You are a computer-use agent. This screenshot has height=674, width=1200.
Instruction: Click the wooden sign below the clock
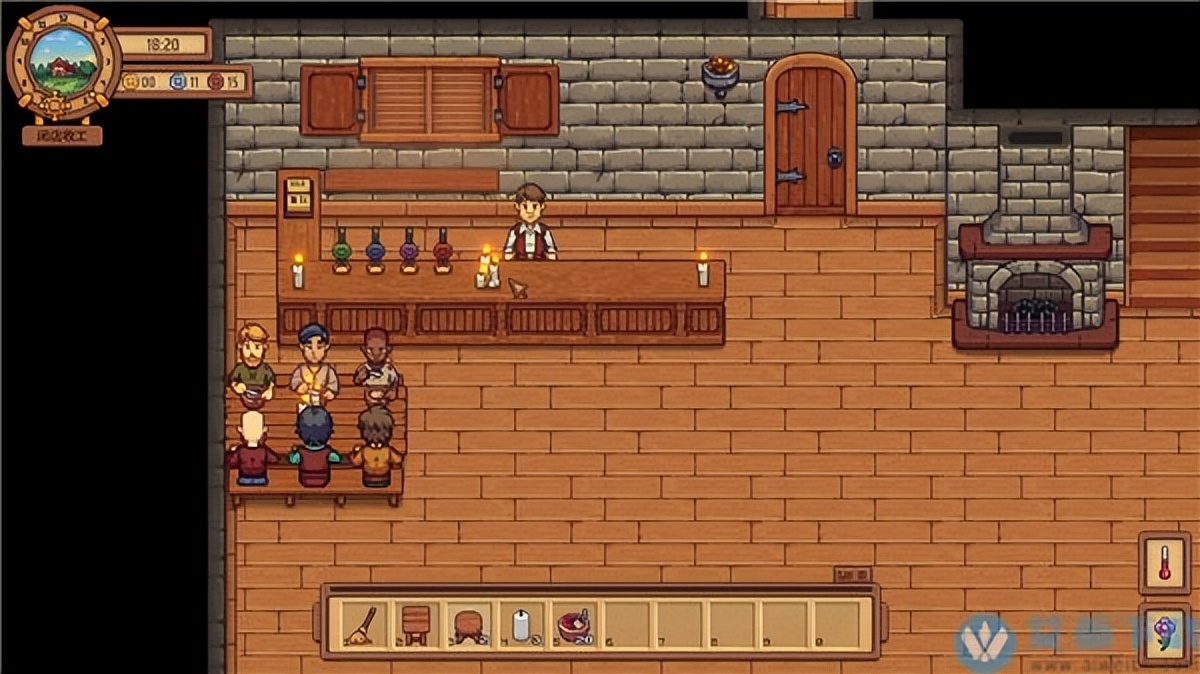(x=62, y=135)
